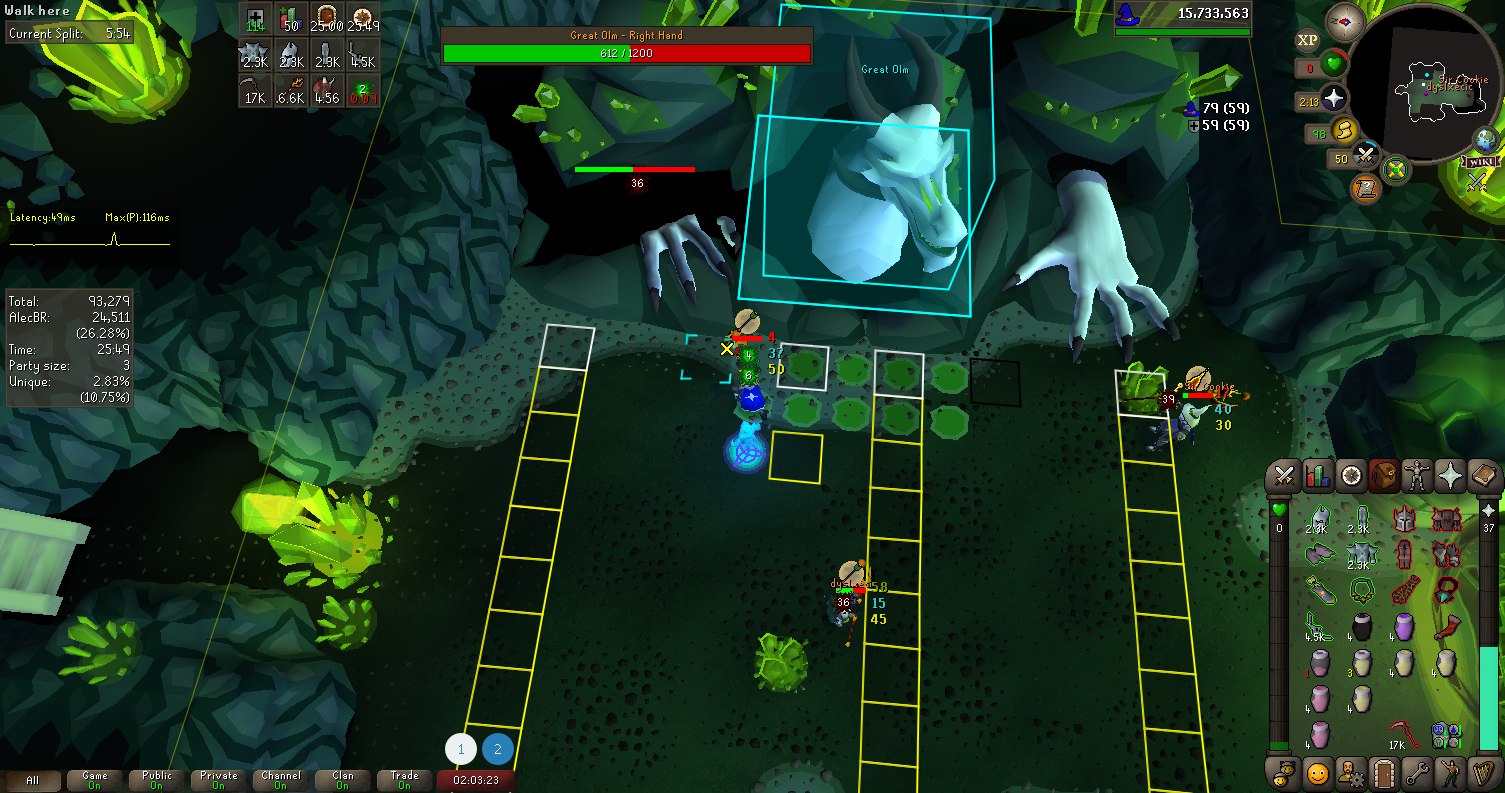Open the Worn Equipment tab

point(1418,477)
